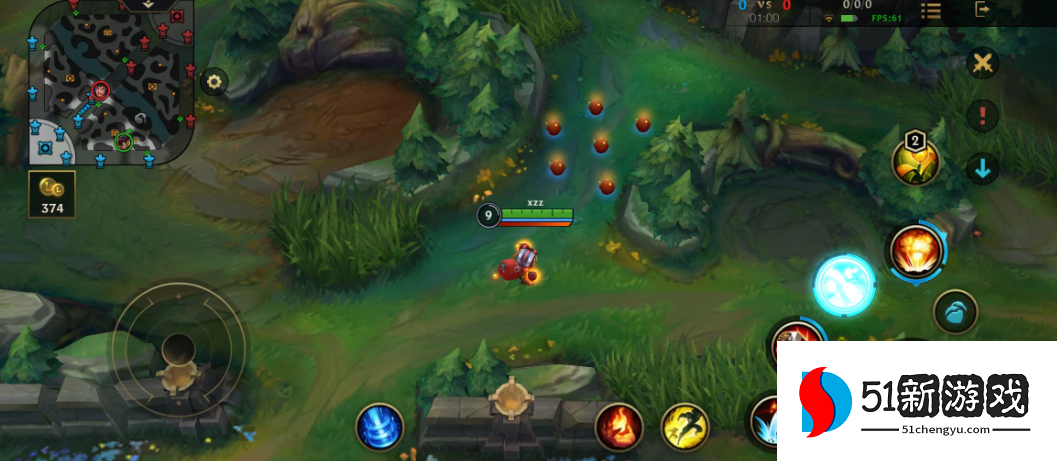
Task: Send the red exclamation danger ping
Action: click(x=983, y=115)
